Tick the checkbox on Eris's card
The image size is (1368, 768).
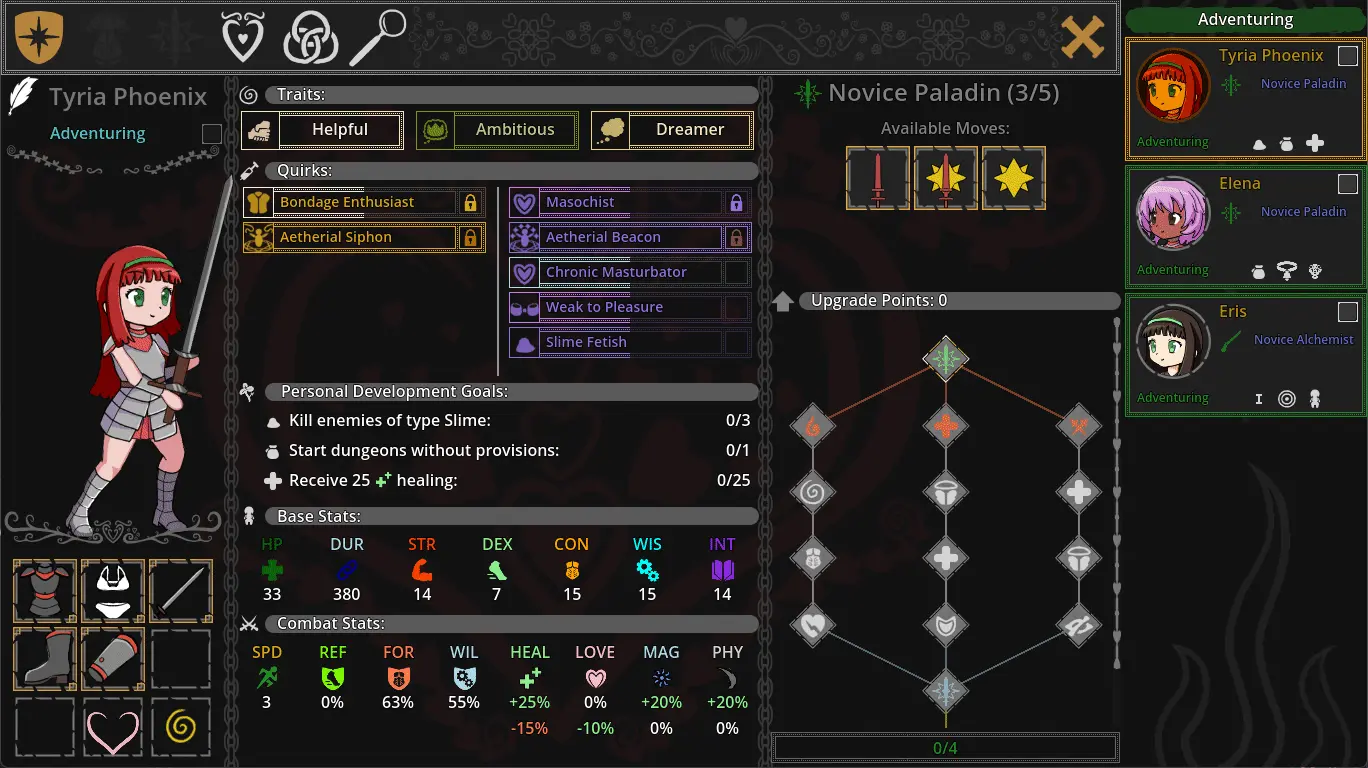[1348, 312]
